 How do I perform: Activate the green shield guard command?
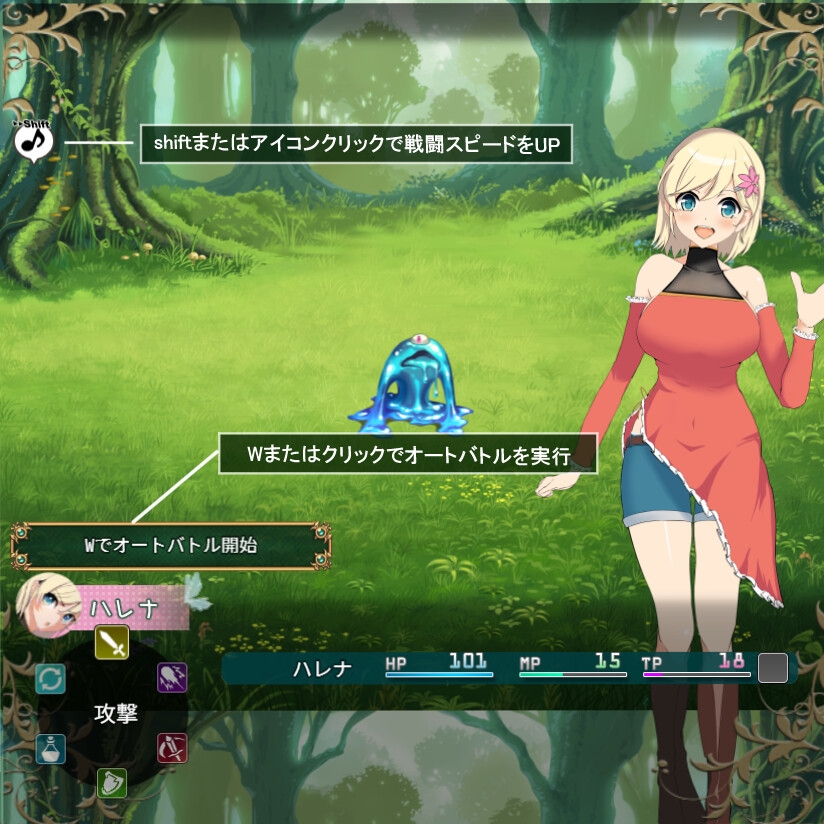point(112,782)
